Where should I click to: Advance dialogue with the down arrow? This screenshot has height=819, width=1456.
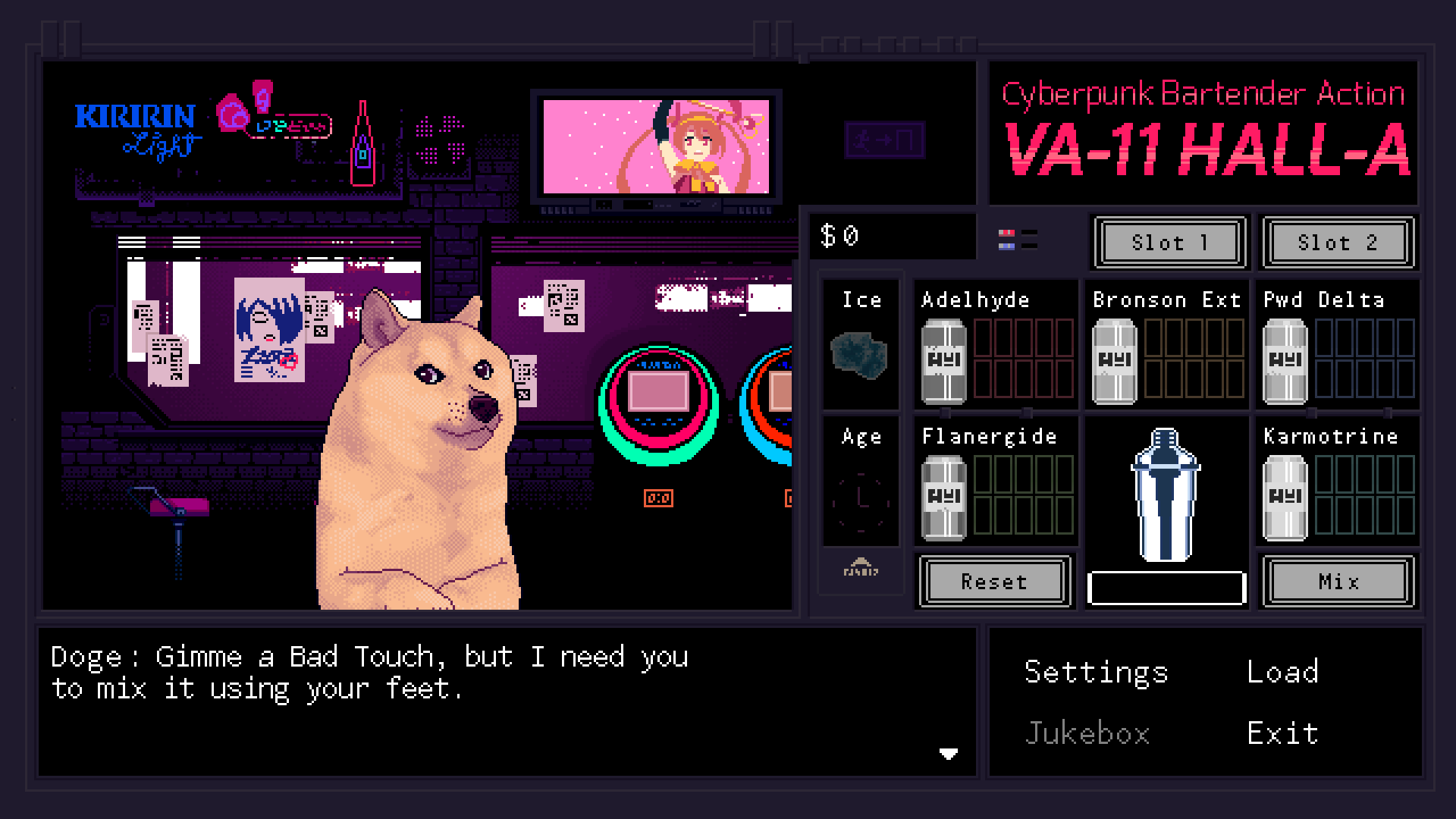pyautogui.click(x=948, y=753)
